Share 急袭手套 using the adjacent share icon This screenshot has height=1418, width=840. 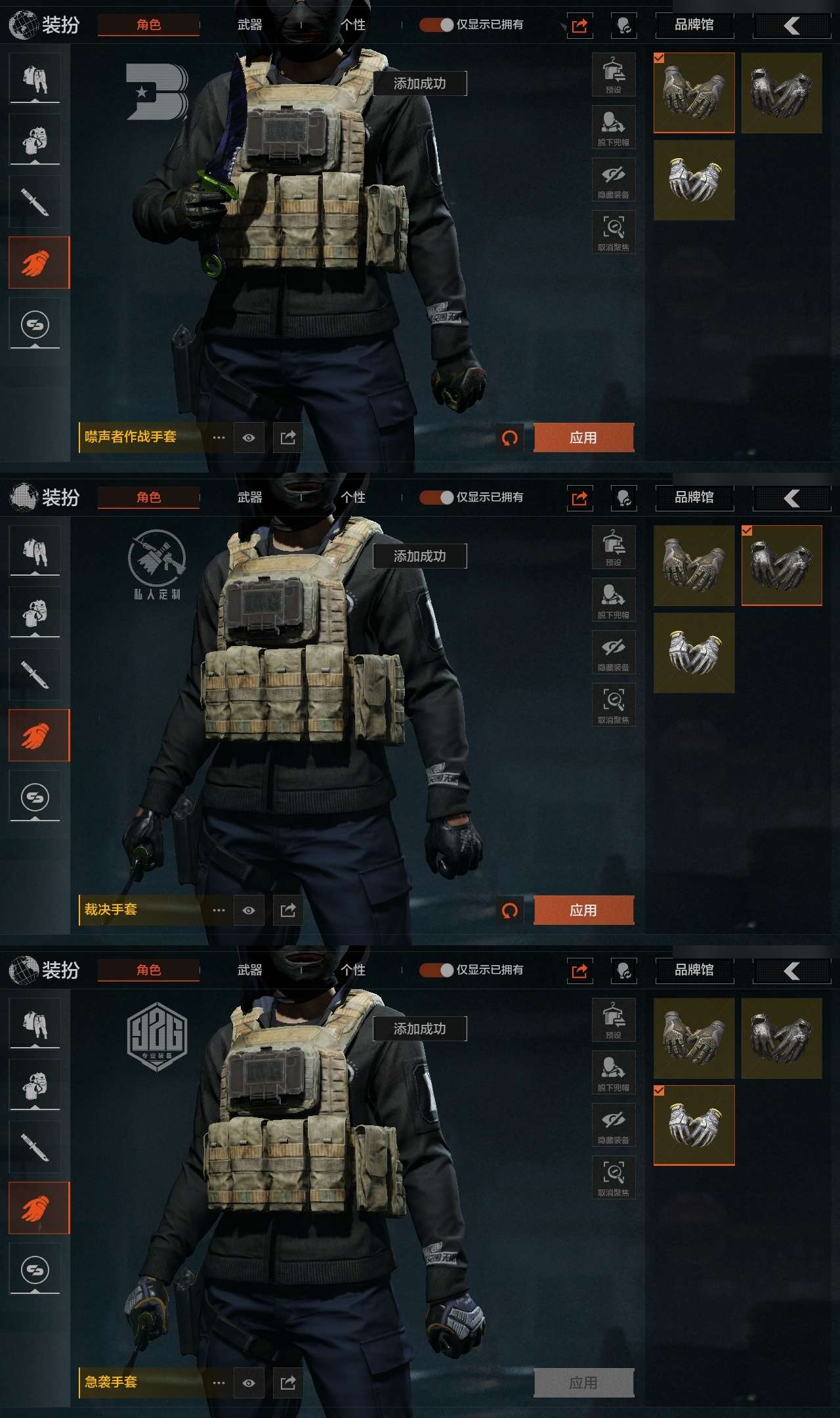tap(288, 1383)
